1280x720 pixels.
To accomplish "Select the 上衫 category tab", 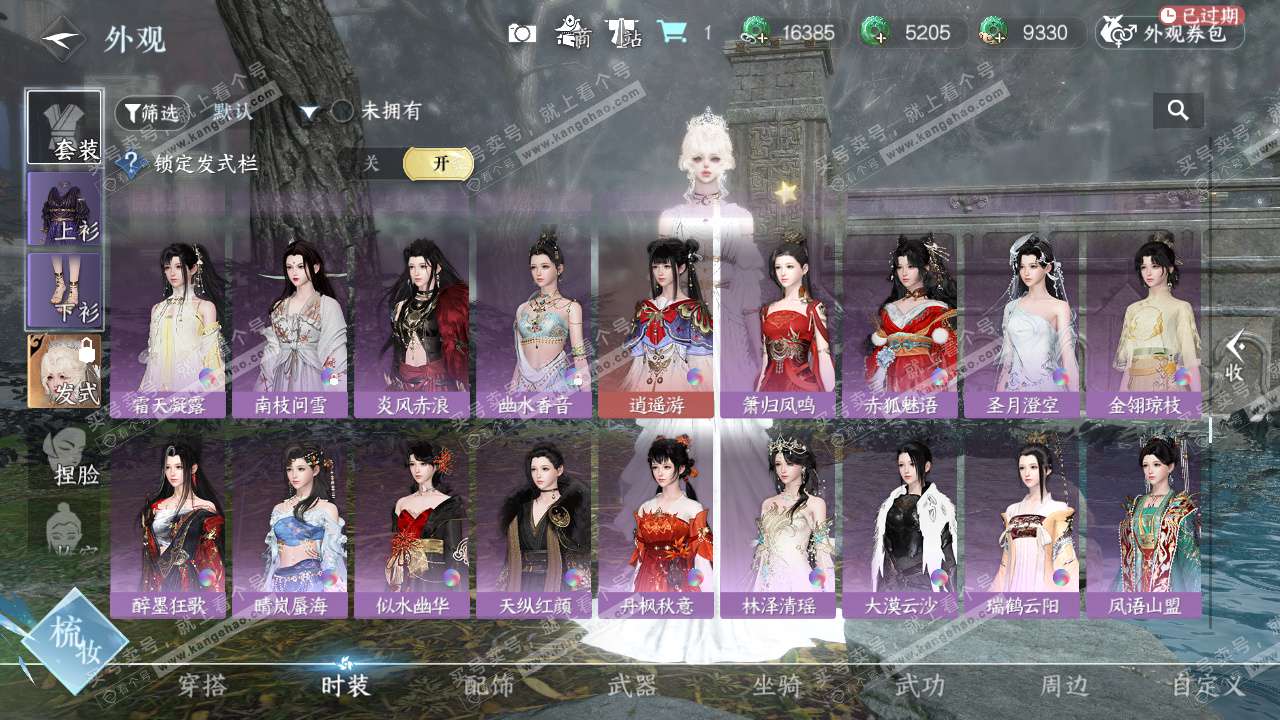I will tap(64, 209).
